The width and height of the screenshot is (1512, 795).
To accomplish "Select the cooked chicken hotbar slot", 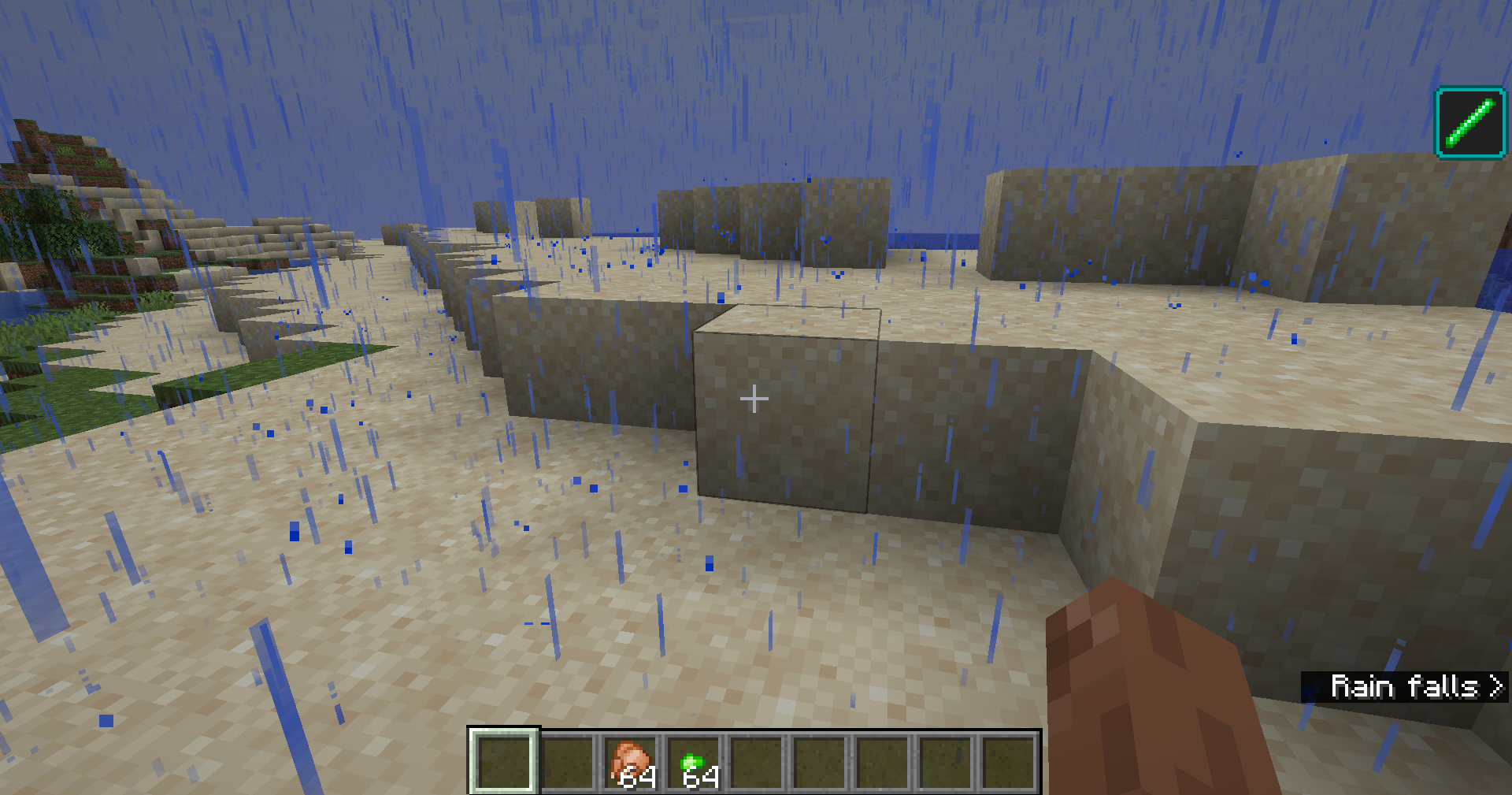I will point(632,763).
